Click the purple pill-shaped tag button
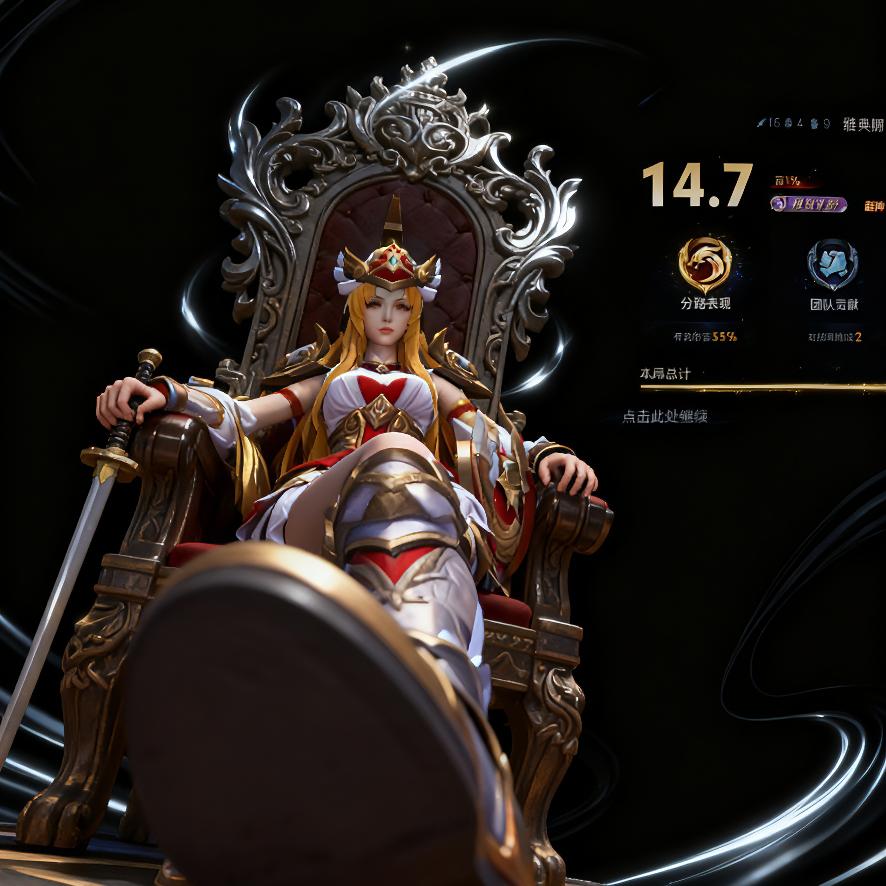 point(809,204)
